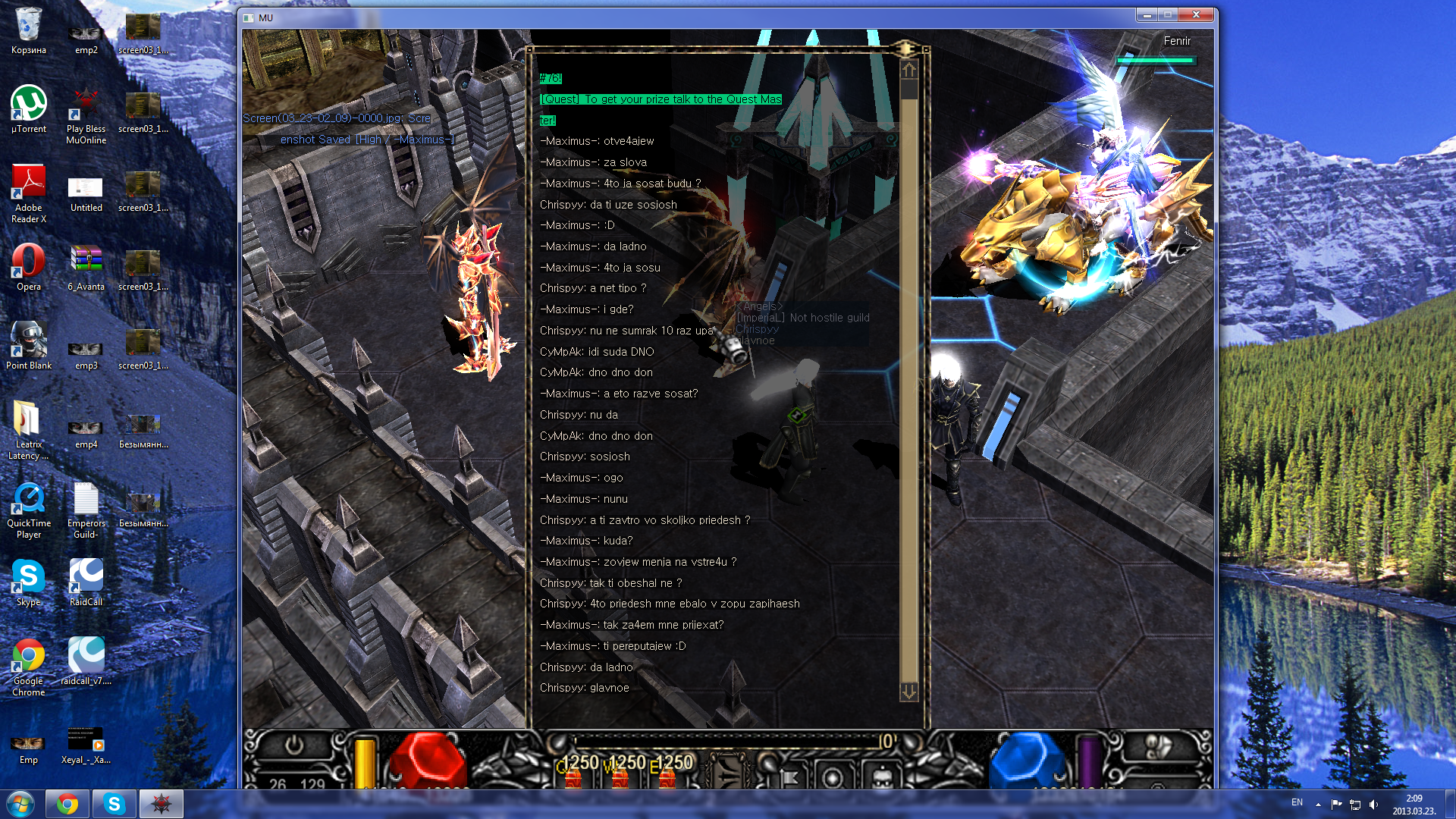The height and width of the screenshot is (819, 1456).
Task: Open the framed skill slot on the hotbar
Action: tap(726, 772)
